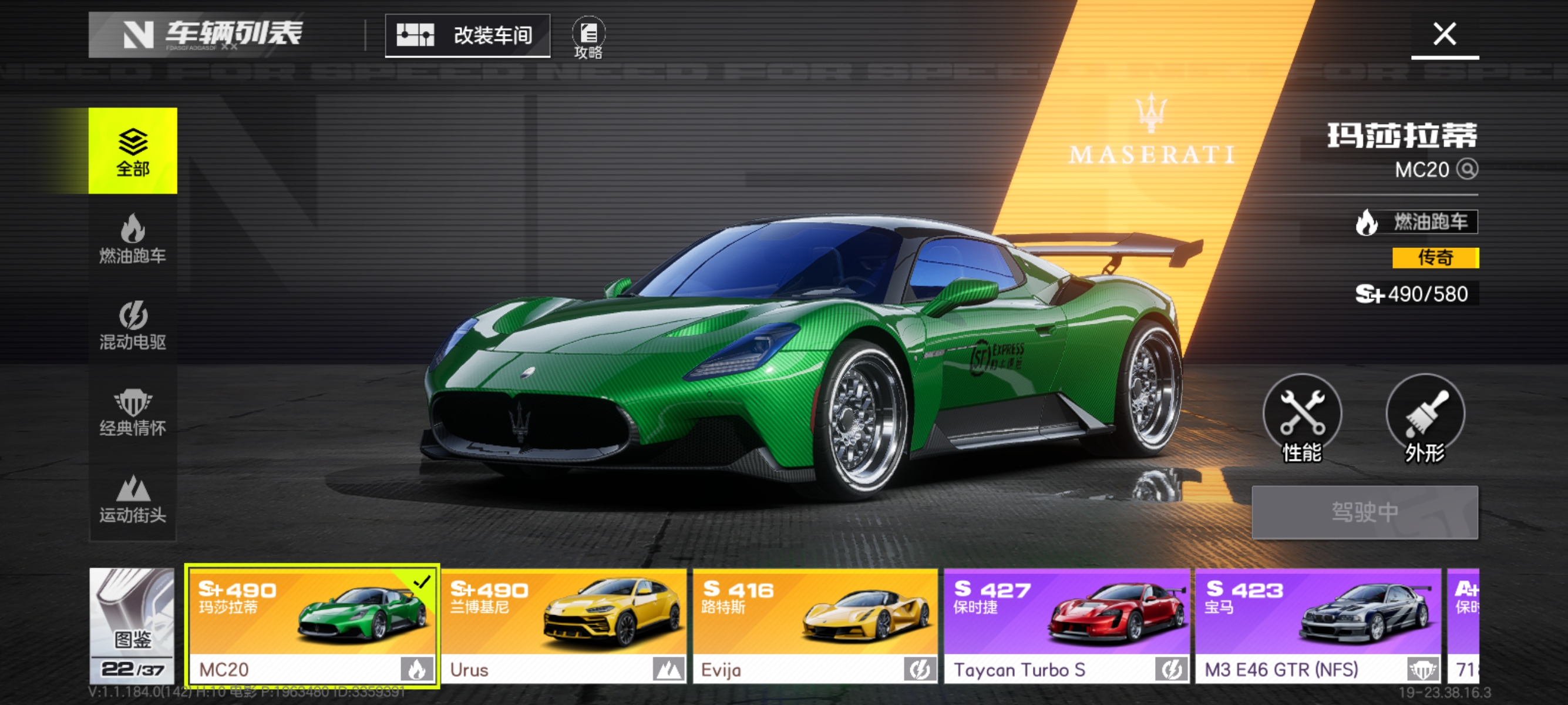Choose the BMW M3 E46 GTR card
This screenshot has height=705, width=1568.
tap(1318, 625)
